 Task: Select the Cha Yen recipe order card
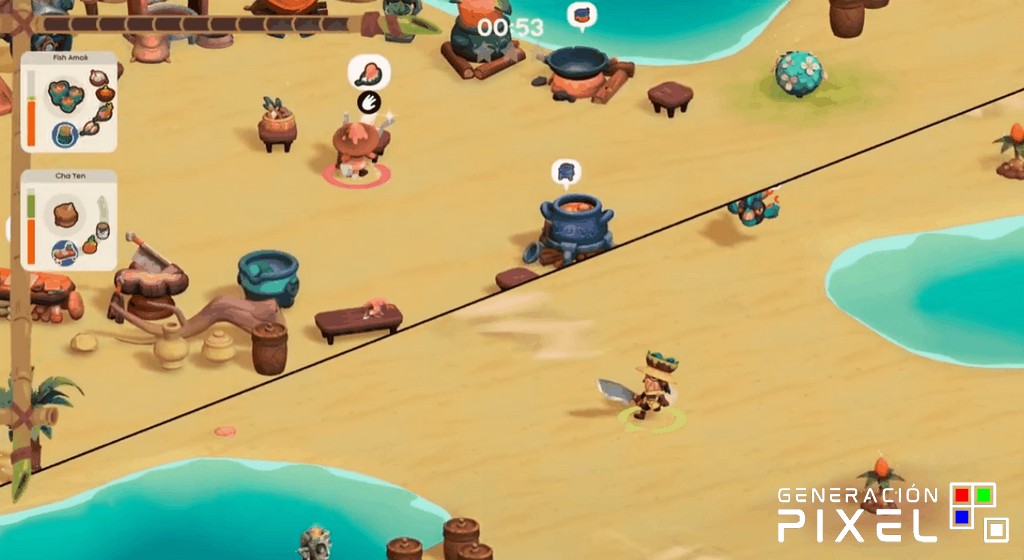coord(68,220)
